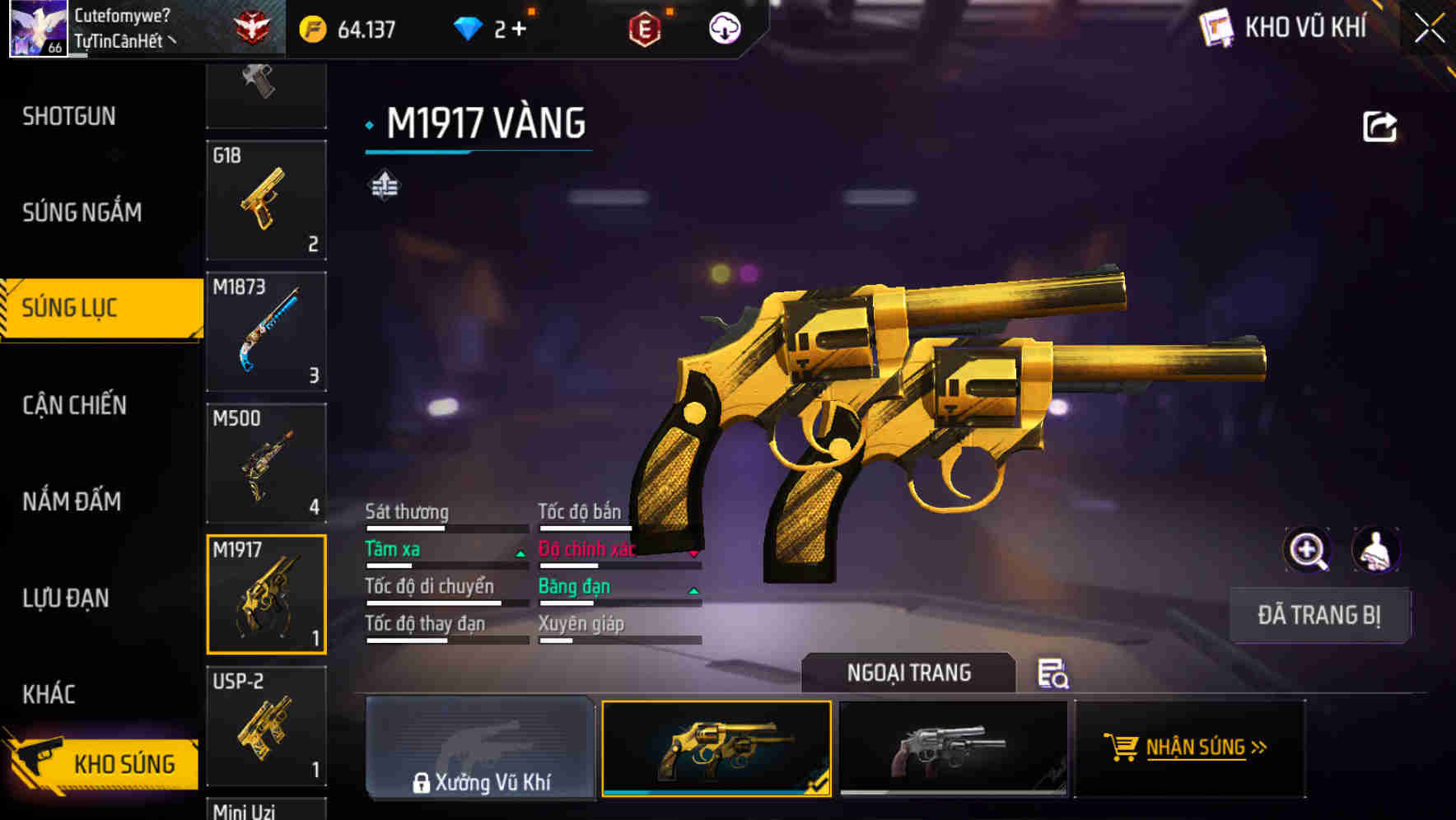
Task: Select the silver revolver skin
Action: pyautogui.click(x=953, y=748)
